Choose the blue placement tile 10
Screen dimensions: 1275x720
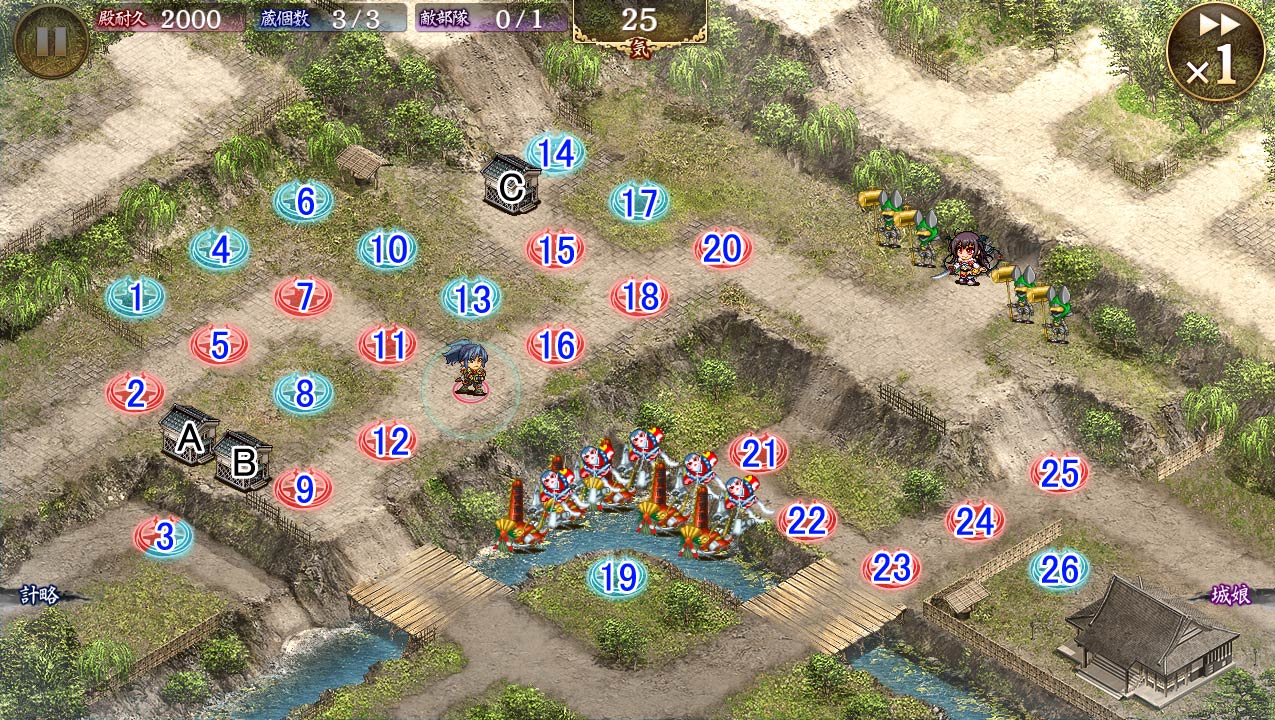388,249
